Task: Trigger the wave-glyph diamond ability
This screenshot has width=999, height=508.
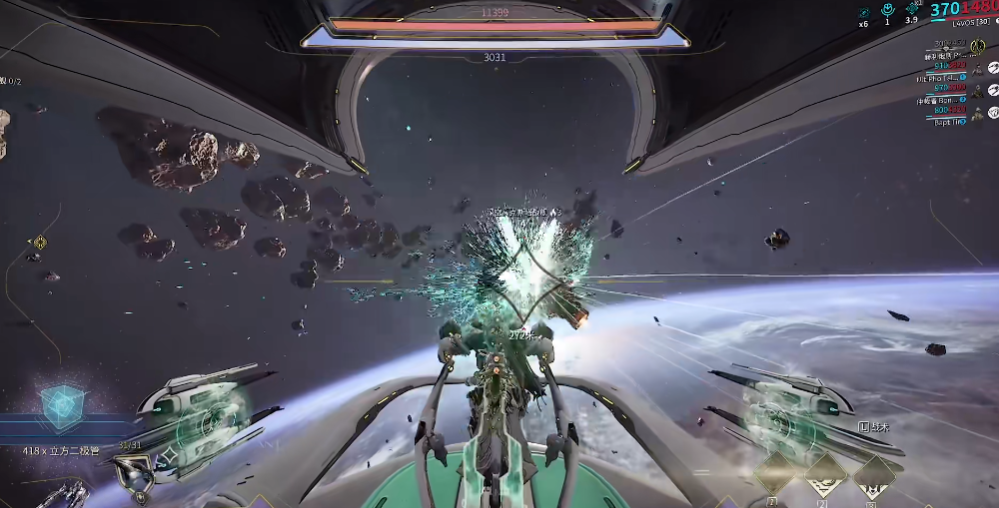Action: tap(825, 475)
